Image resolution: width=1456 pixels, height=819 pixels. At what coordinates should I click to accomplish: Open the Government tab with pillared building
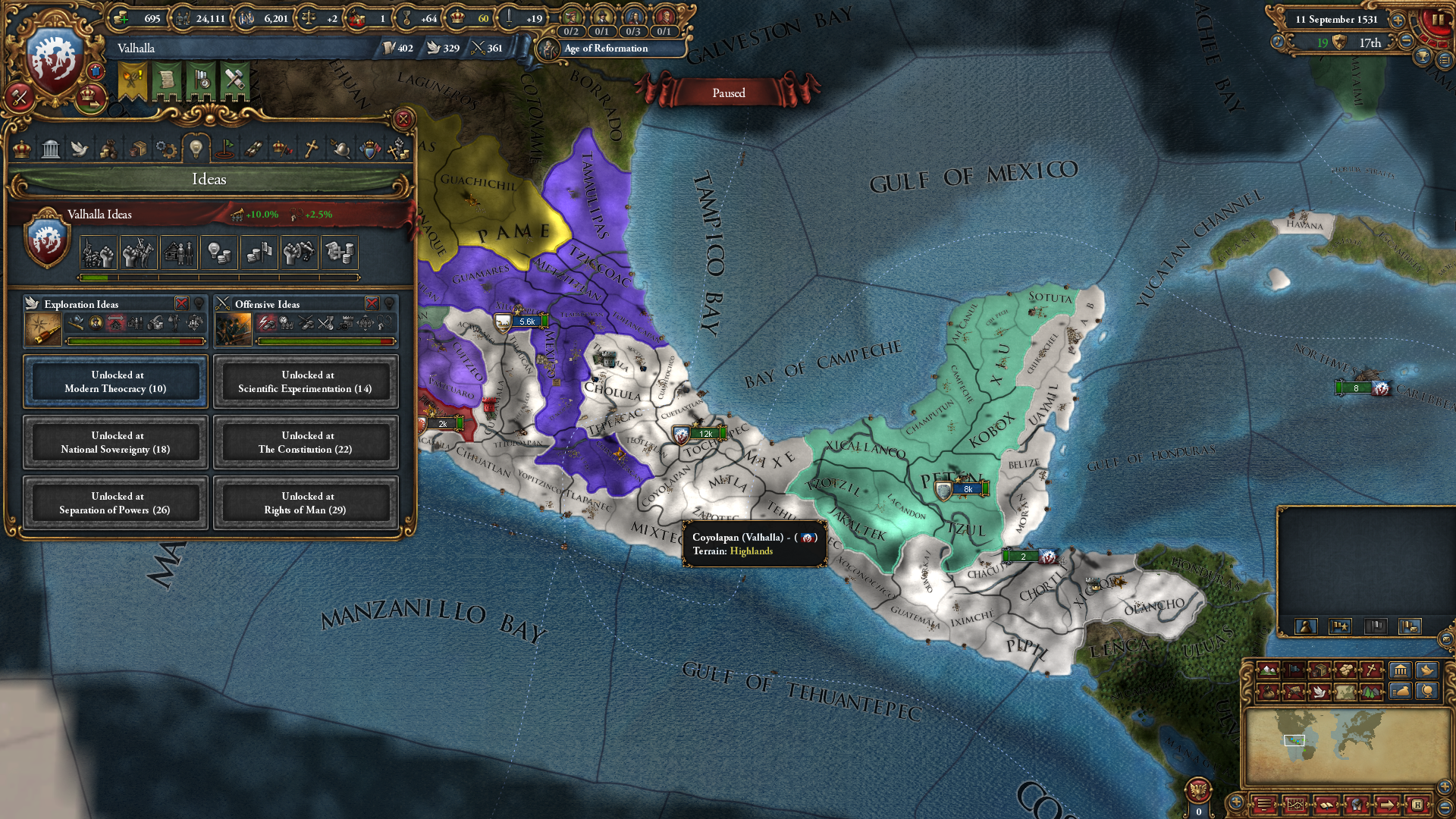coord(51,149)
